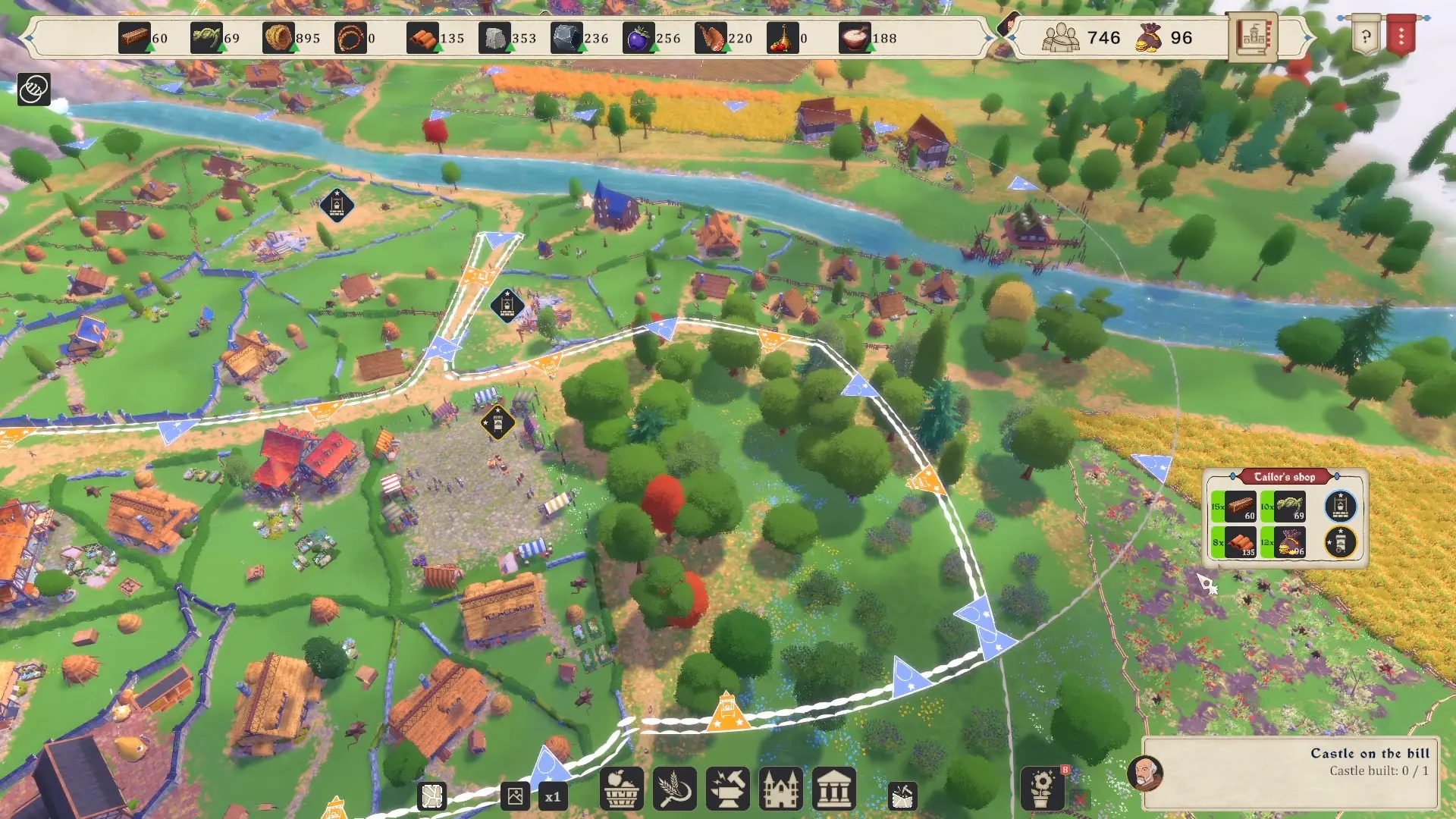This screenshot has width=1456, height=819.
Task: Open the question mark help banner
Action: (x=1366, y=37)
